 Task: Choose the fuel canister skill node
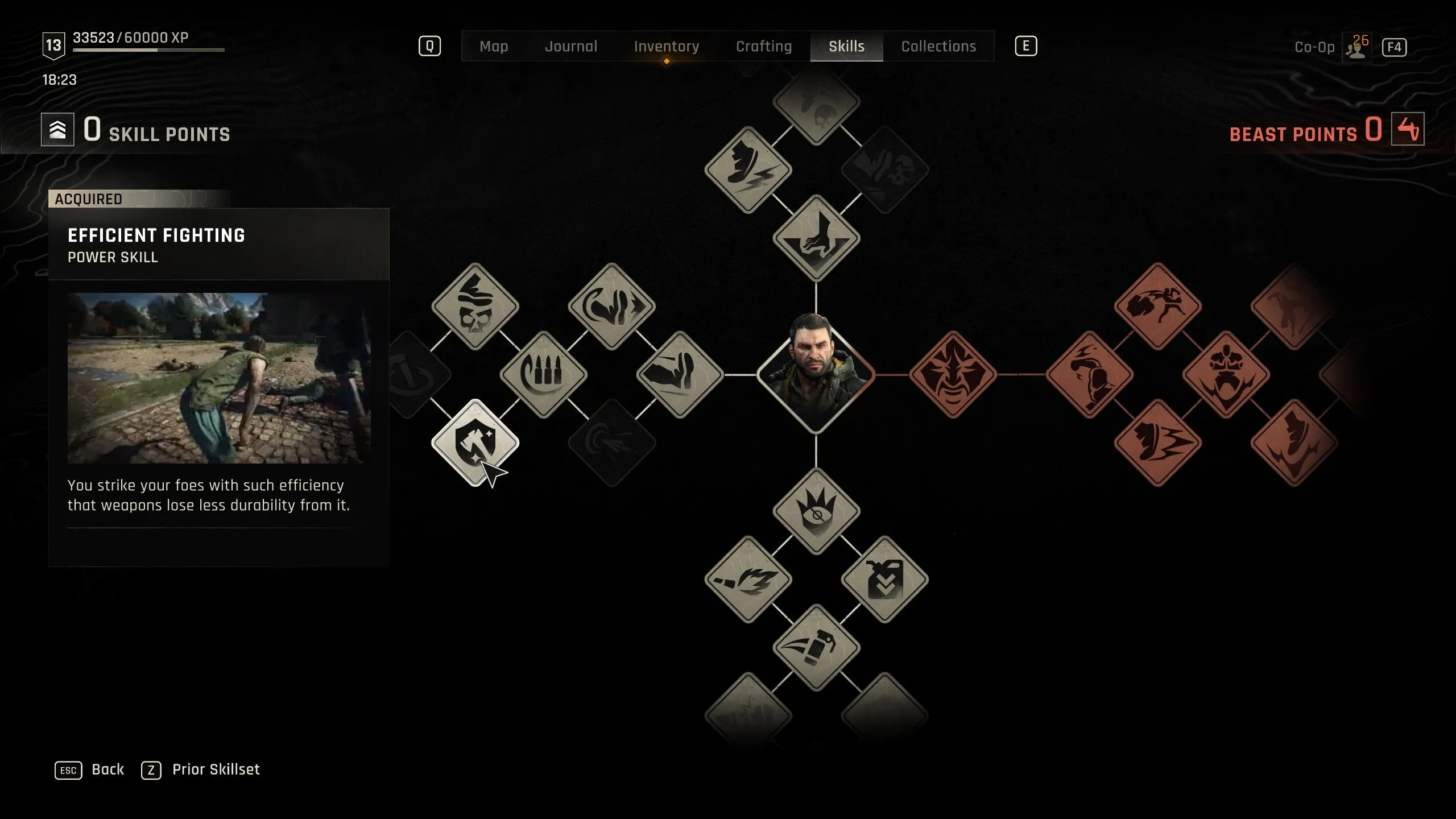[x=884, y=579]
